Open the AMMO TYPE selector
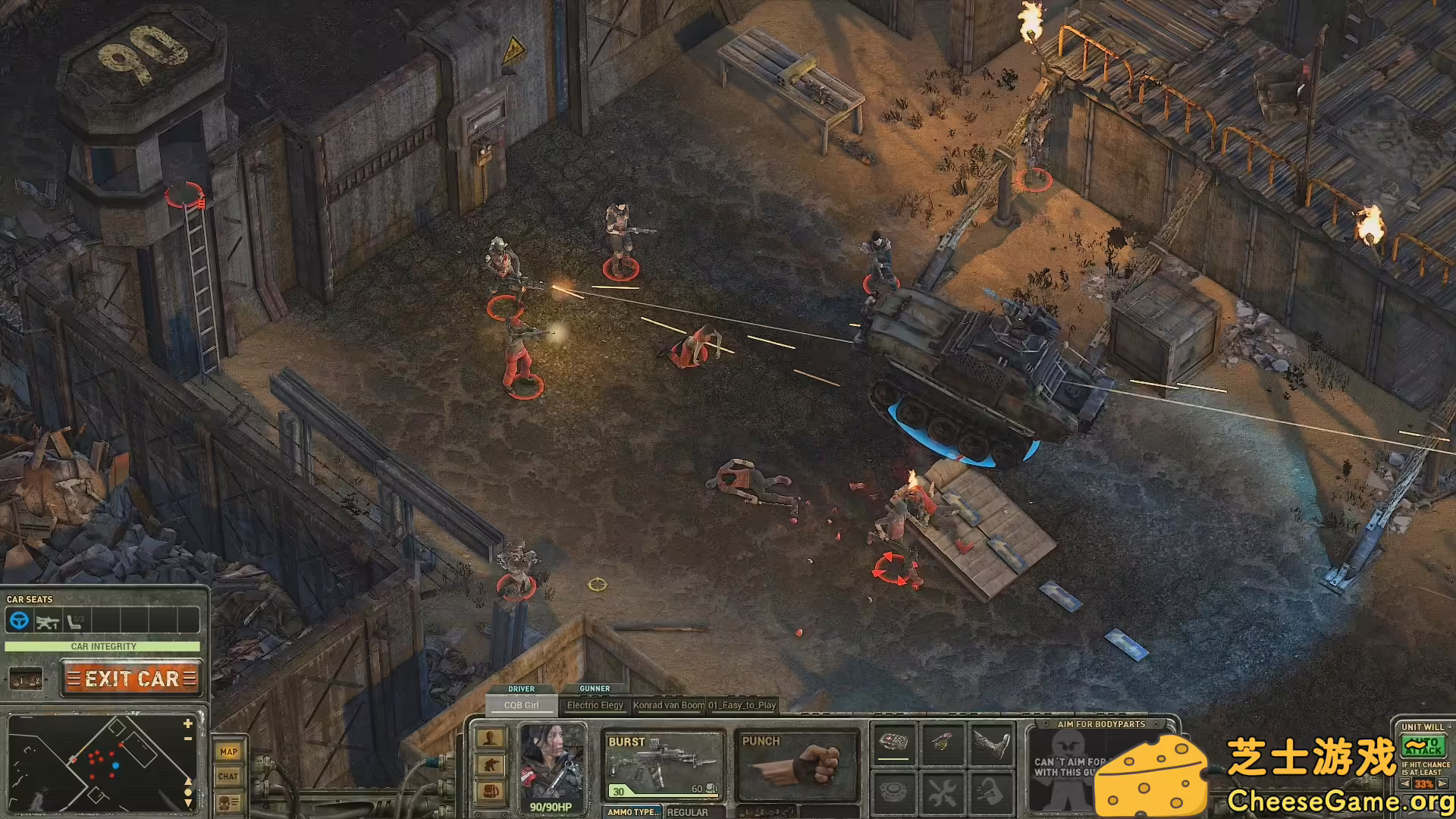The height and width of the screenshot is (819, 1456). pyautogui.click(x=633, y=811)
